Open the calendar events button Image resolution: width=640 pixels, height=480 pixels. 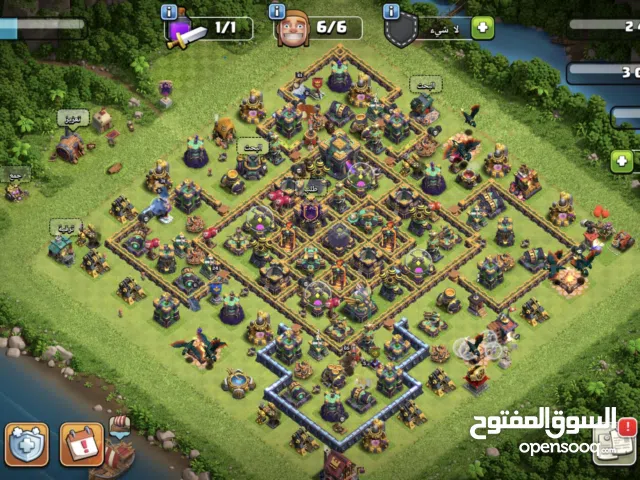pyautogui.click(x=81, y=444)
